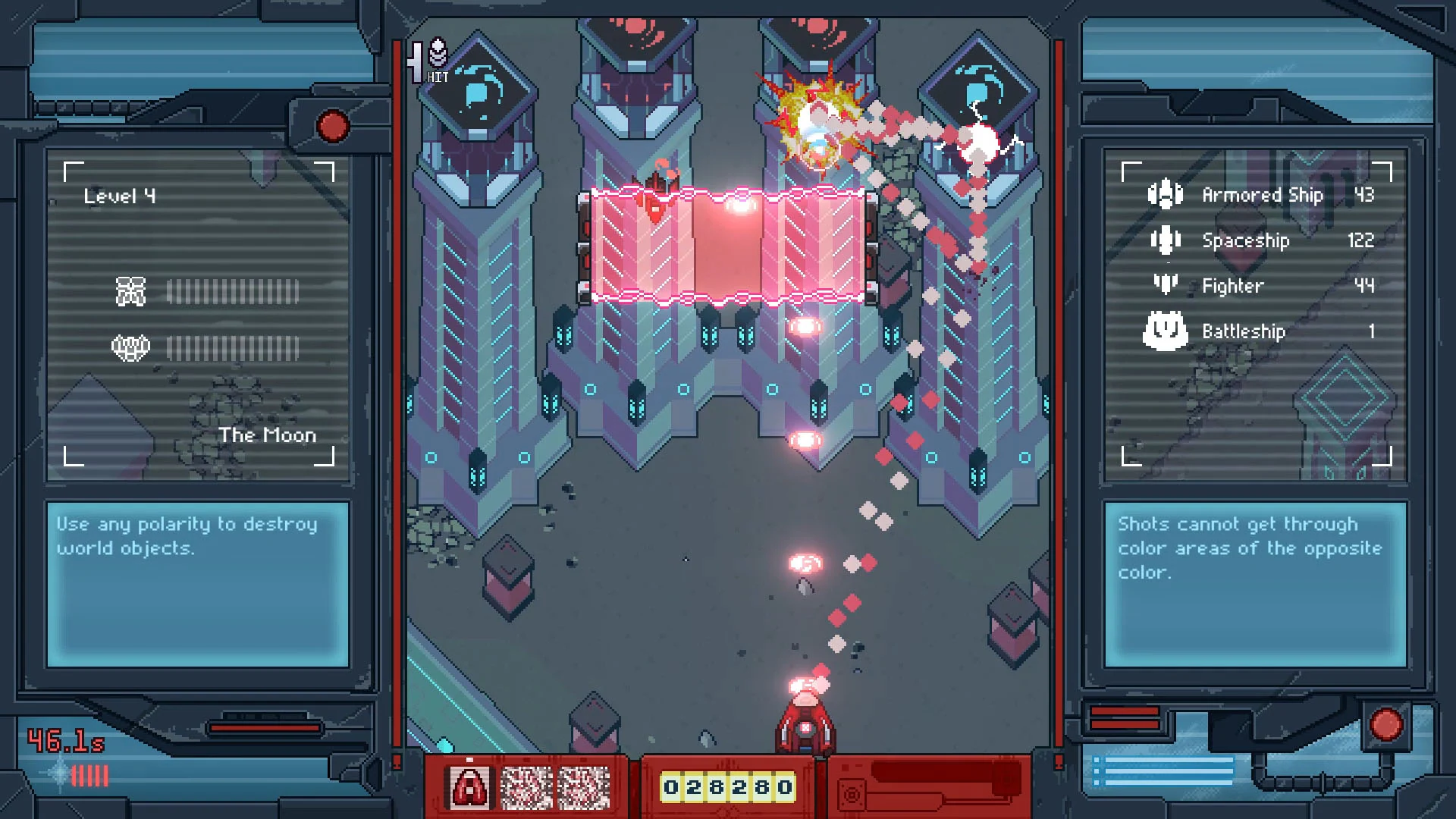Select the Level 4 label
This screenshot has width=1456, height=819.
coord(120,195)
